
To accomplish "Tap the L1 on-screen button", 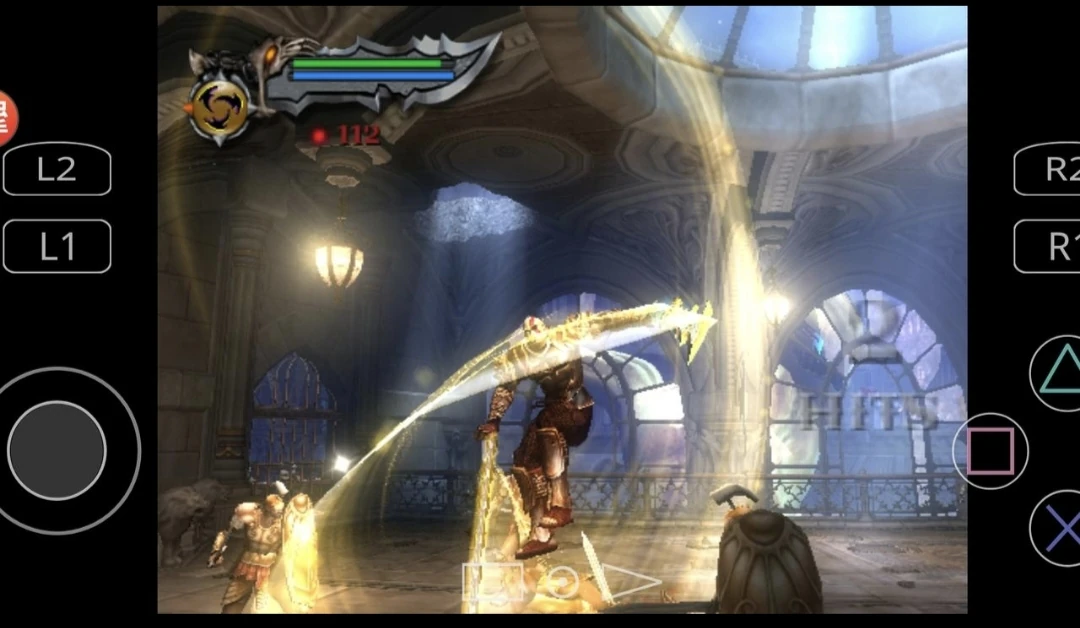I will coord(57,246).
